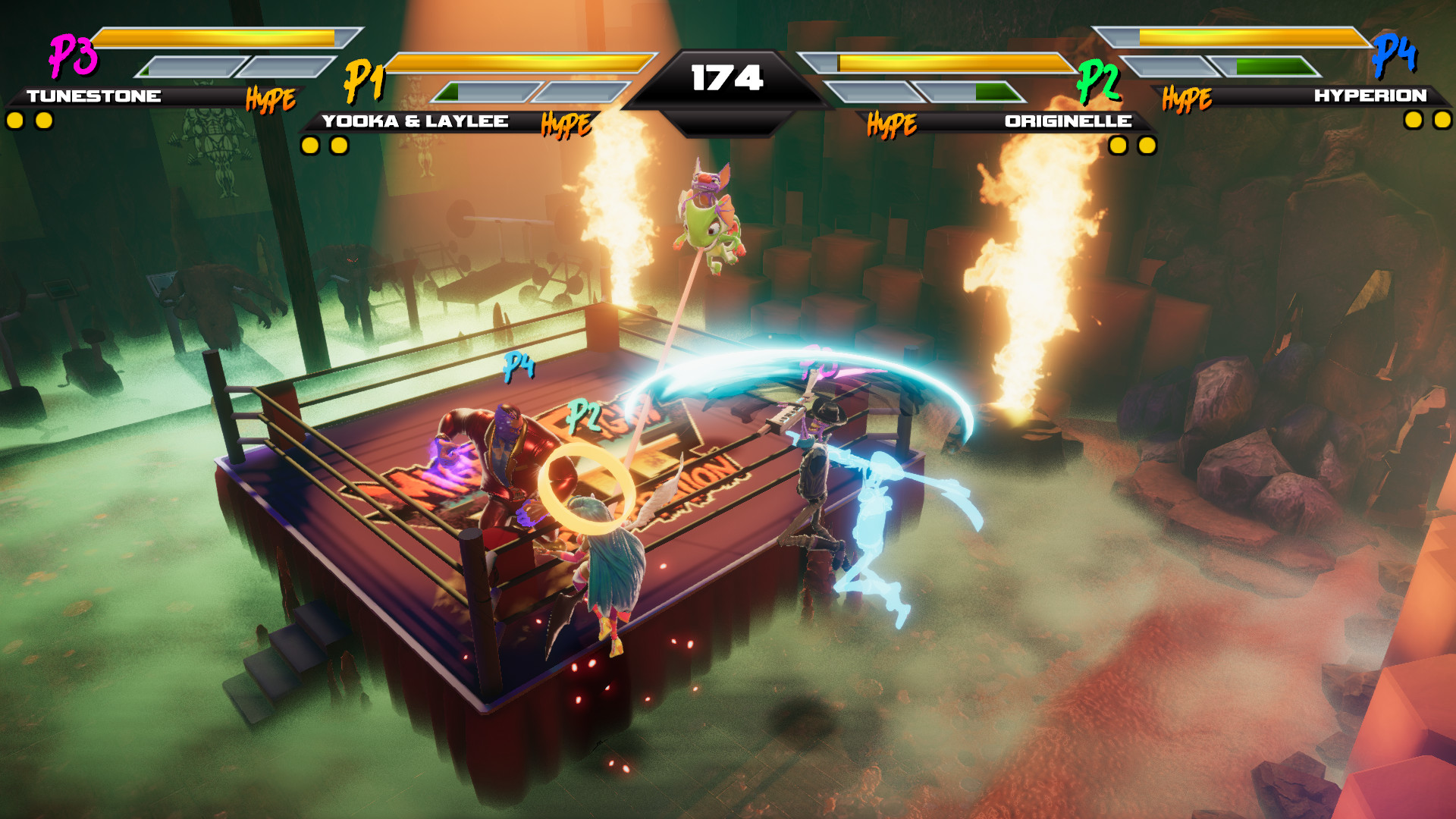
Task: Open the Tunestone nameplate
Action: tap(93, 96)
